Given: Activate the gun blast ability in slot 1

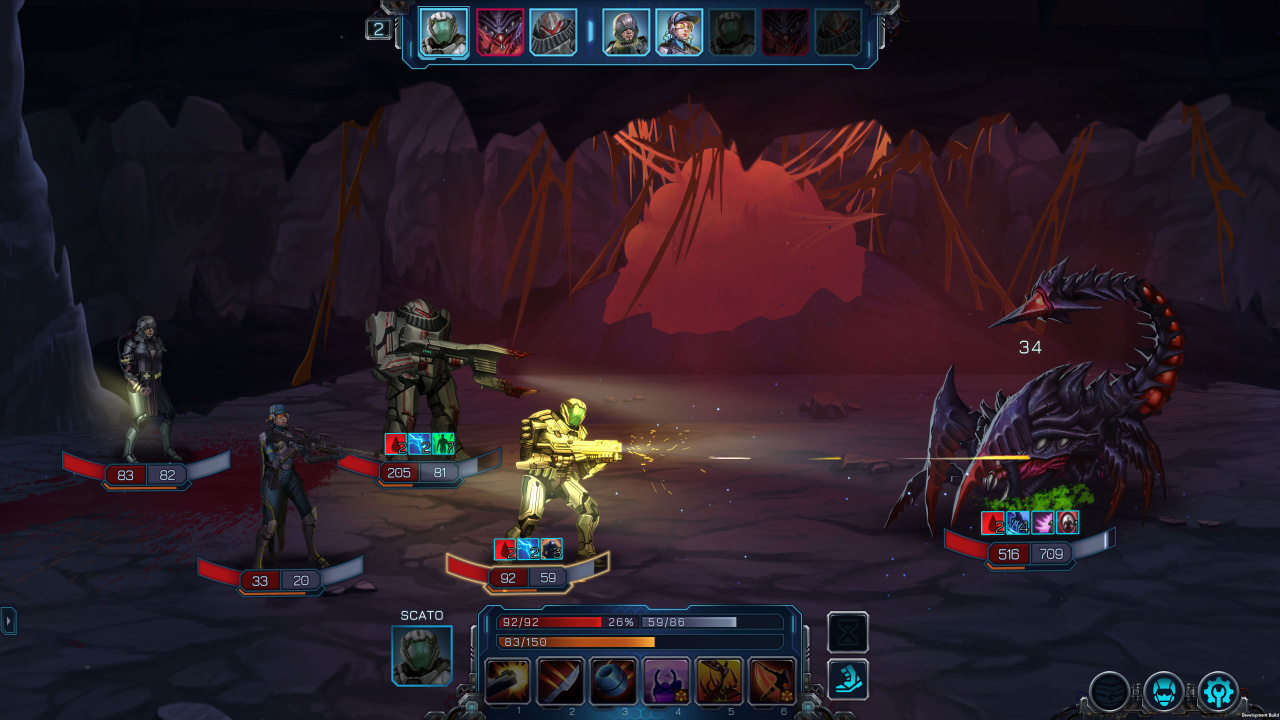Looking at the screenshot, I should pos(508,681).
